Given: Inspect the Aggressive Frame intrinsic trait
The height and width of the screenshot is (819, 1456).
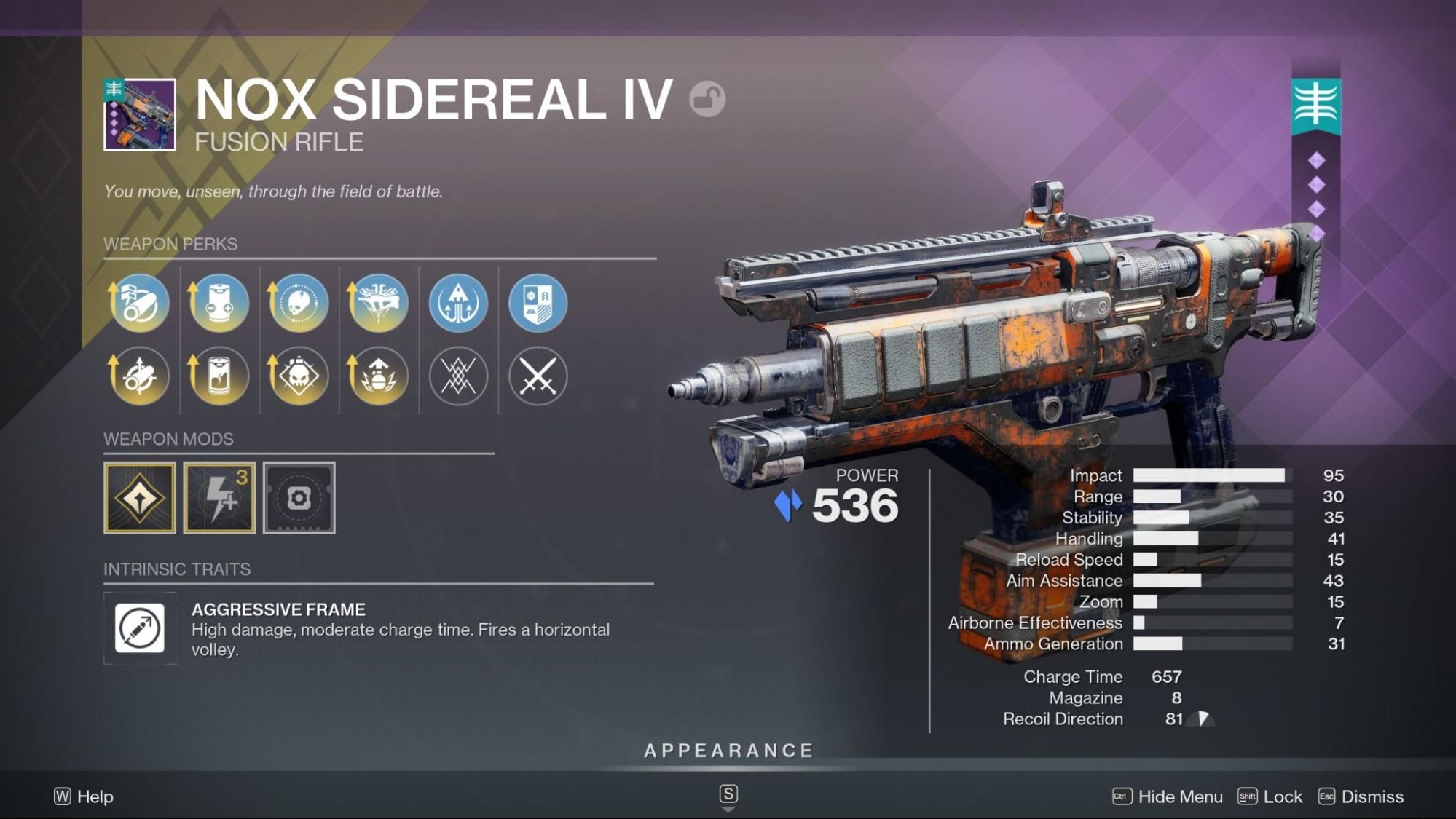Looking at the screenshot, I should click(140, 628).
